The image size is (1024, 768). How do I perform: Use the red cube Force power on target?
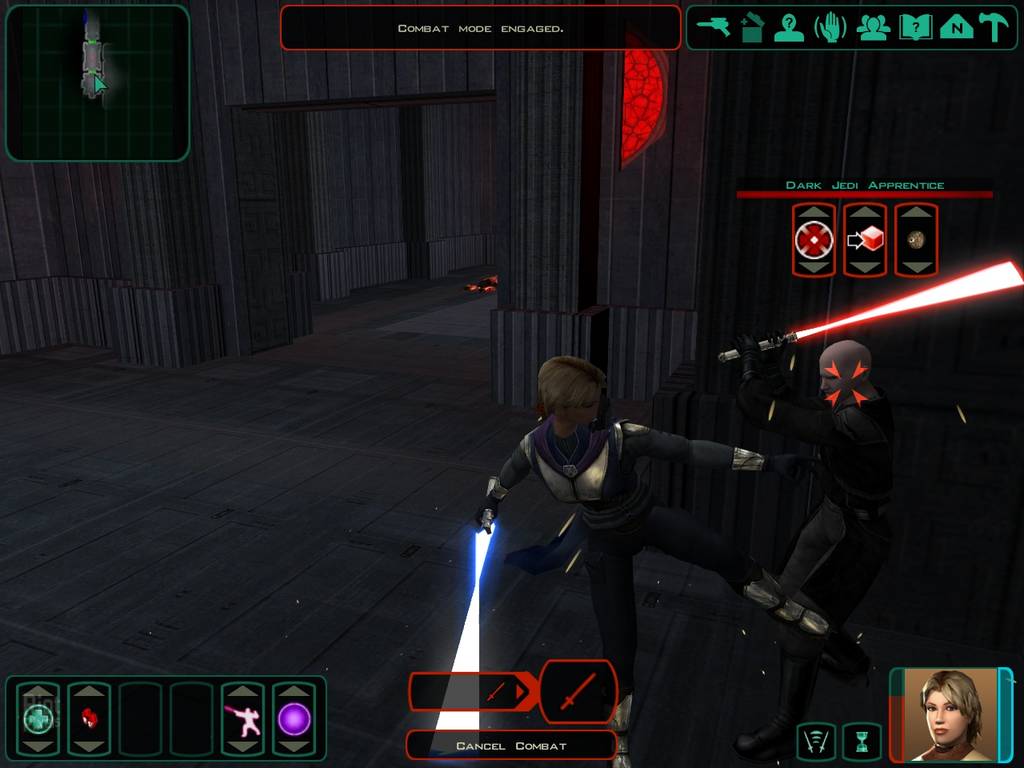865,240
